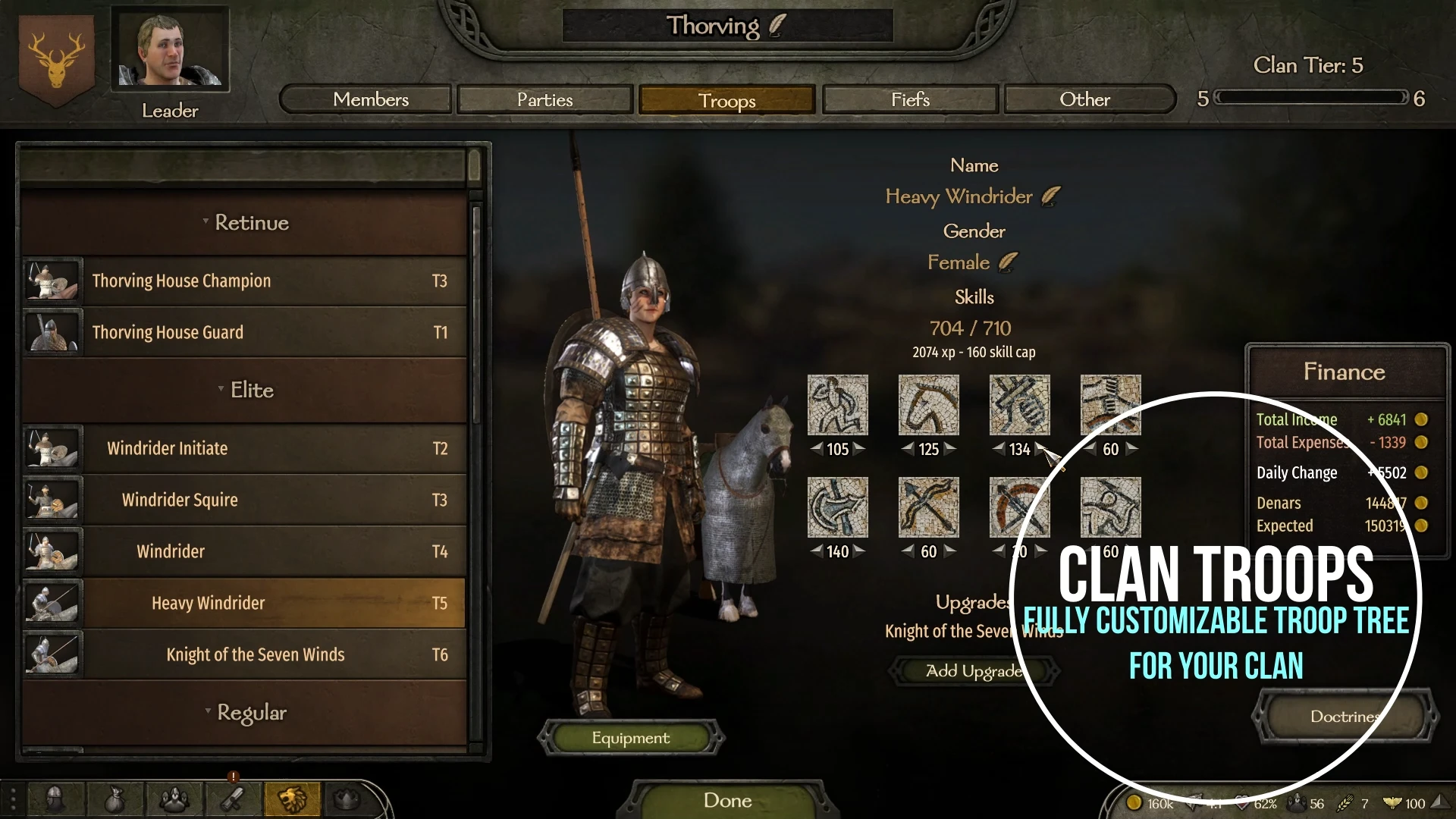Screen dimensions: 1456x819
Task: Click the gold coin icon showing 160k
Action: pyautogui.click(x=1134, y=802)
